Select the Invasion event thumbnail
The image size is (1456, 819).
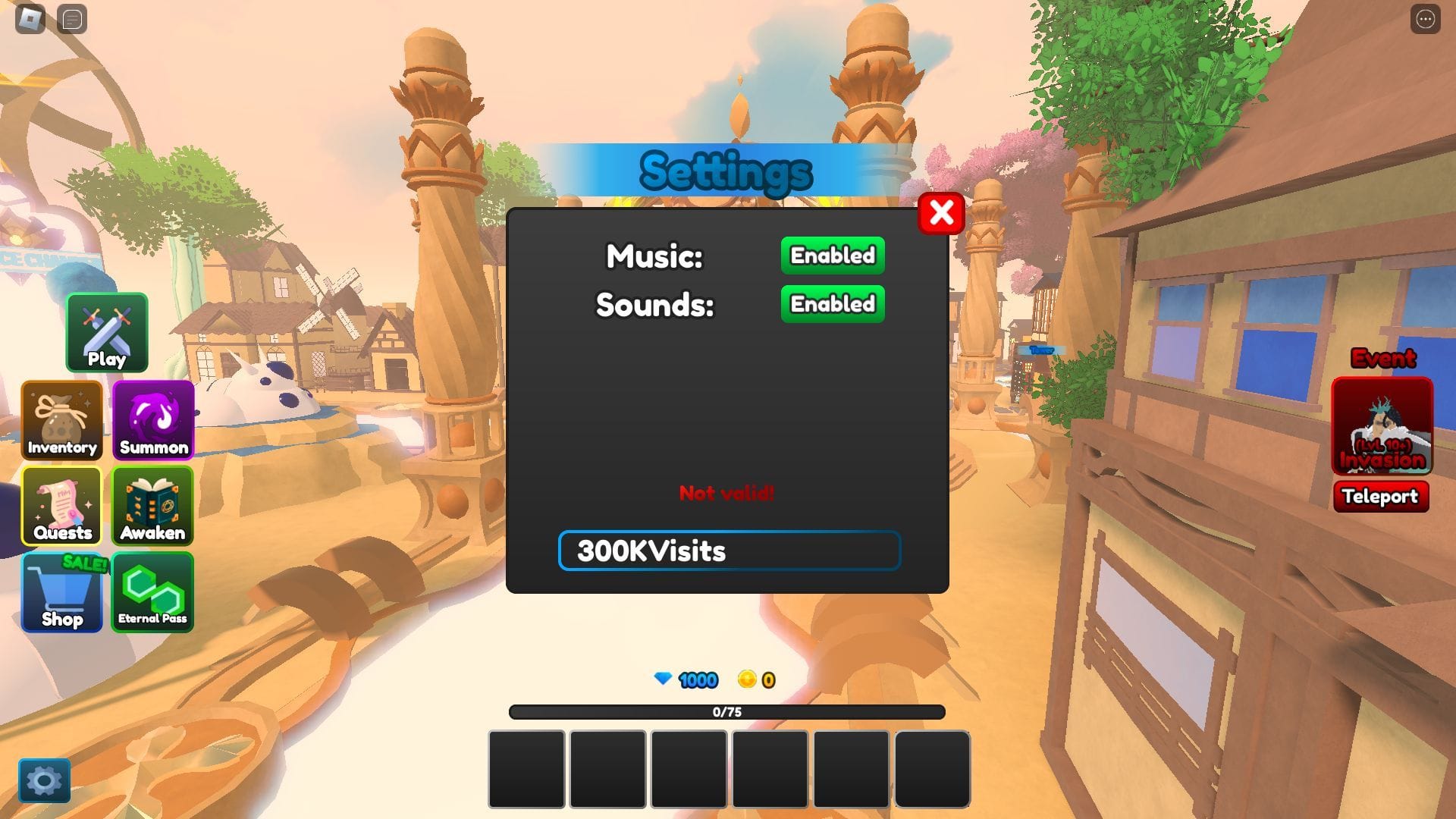pos(1382,426)
